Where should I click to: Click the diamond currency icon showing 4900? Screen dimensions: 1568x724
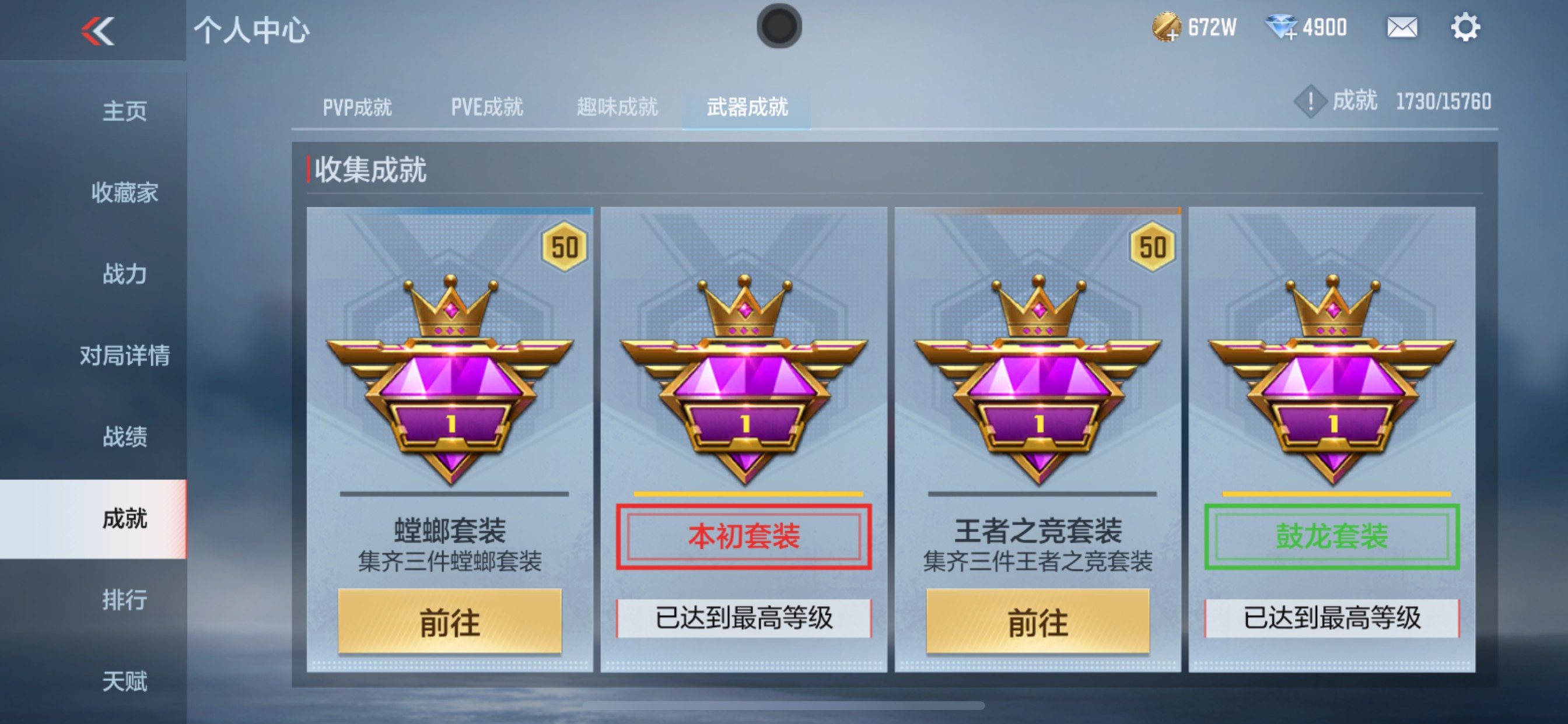point(1280,27)
